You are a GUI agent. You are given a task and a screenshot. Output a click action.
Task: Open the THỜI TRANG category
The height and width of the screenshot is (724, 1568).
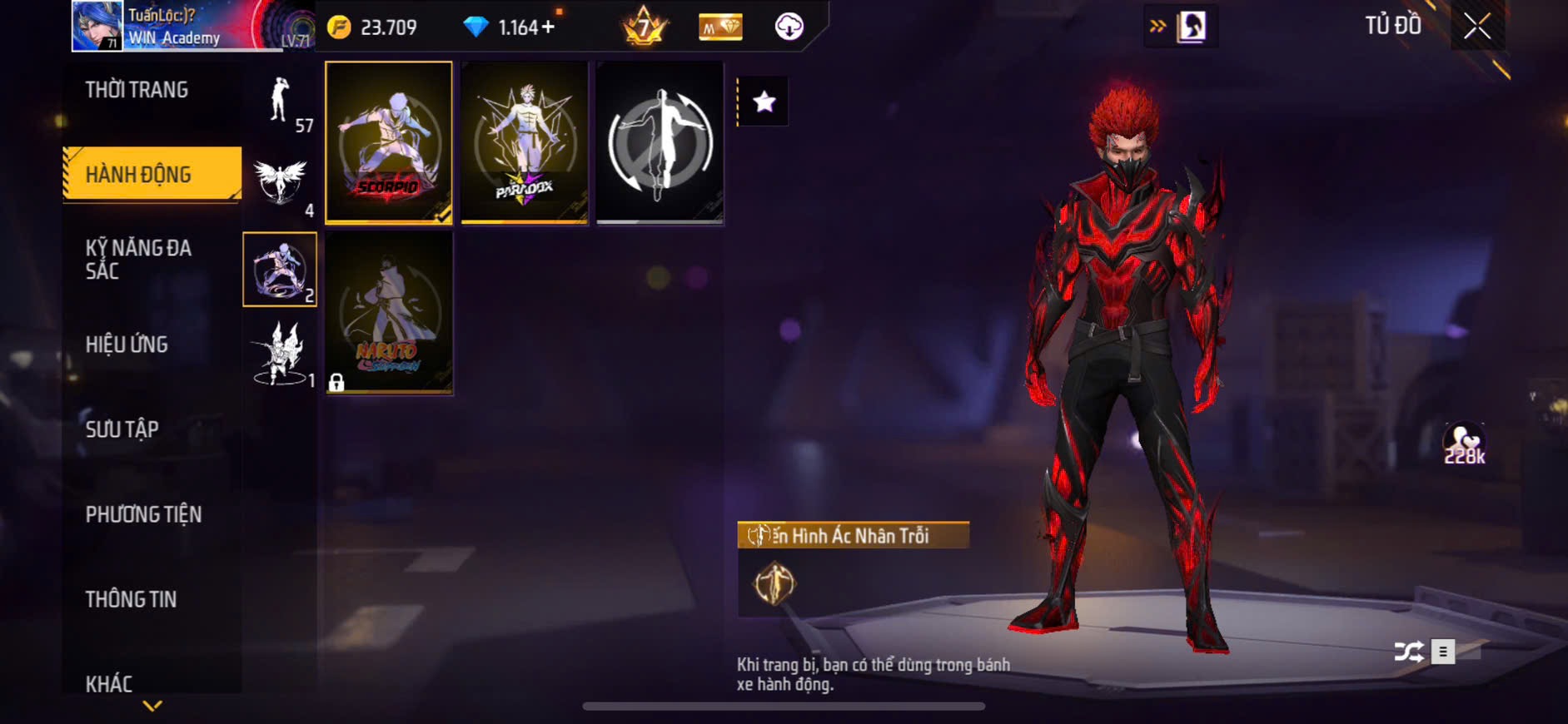[x=137, y=90]
